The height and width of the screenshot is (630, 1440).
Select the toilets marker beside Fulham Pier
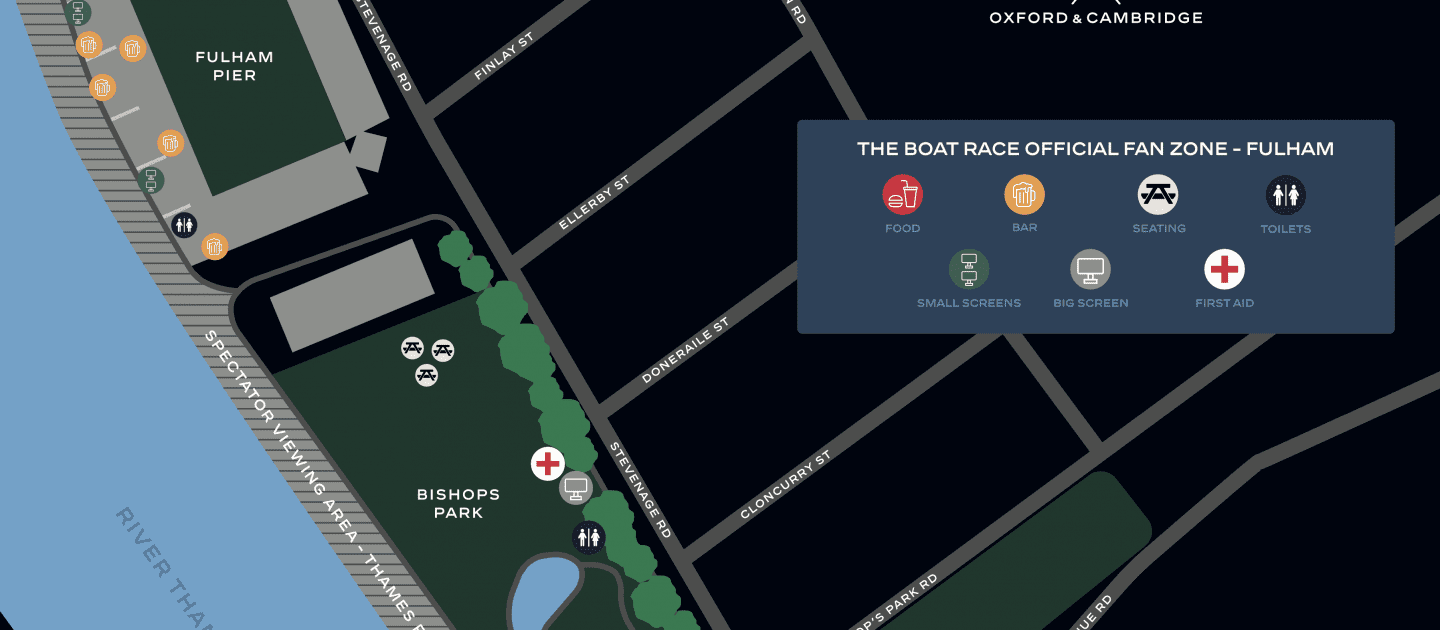[x=183, y=225]
